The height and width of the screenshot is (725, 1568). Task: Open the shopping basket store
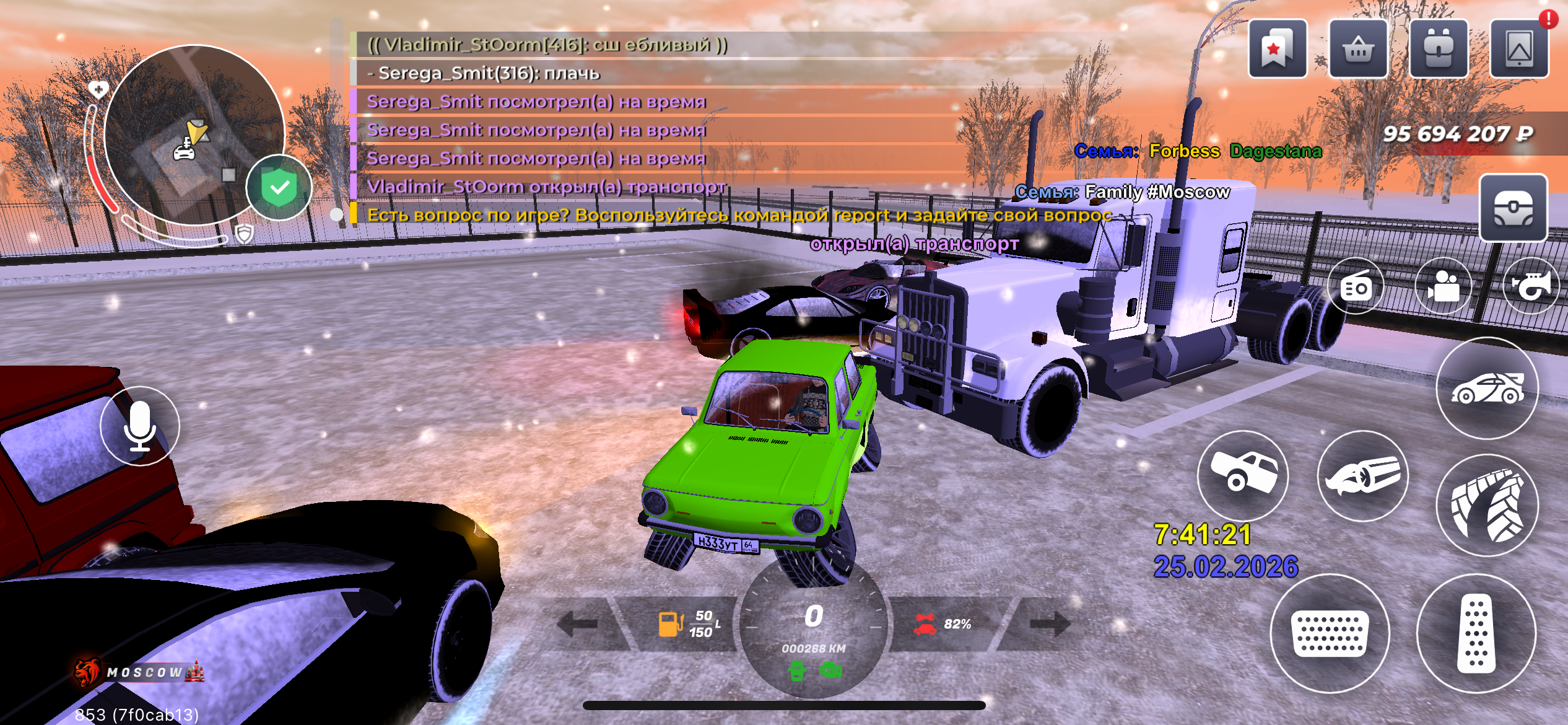pos(1357,48)
